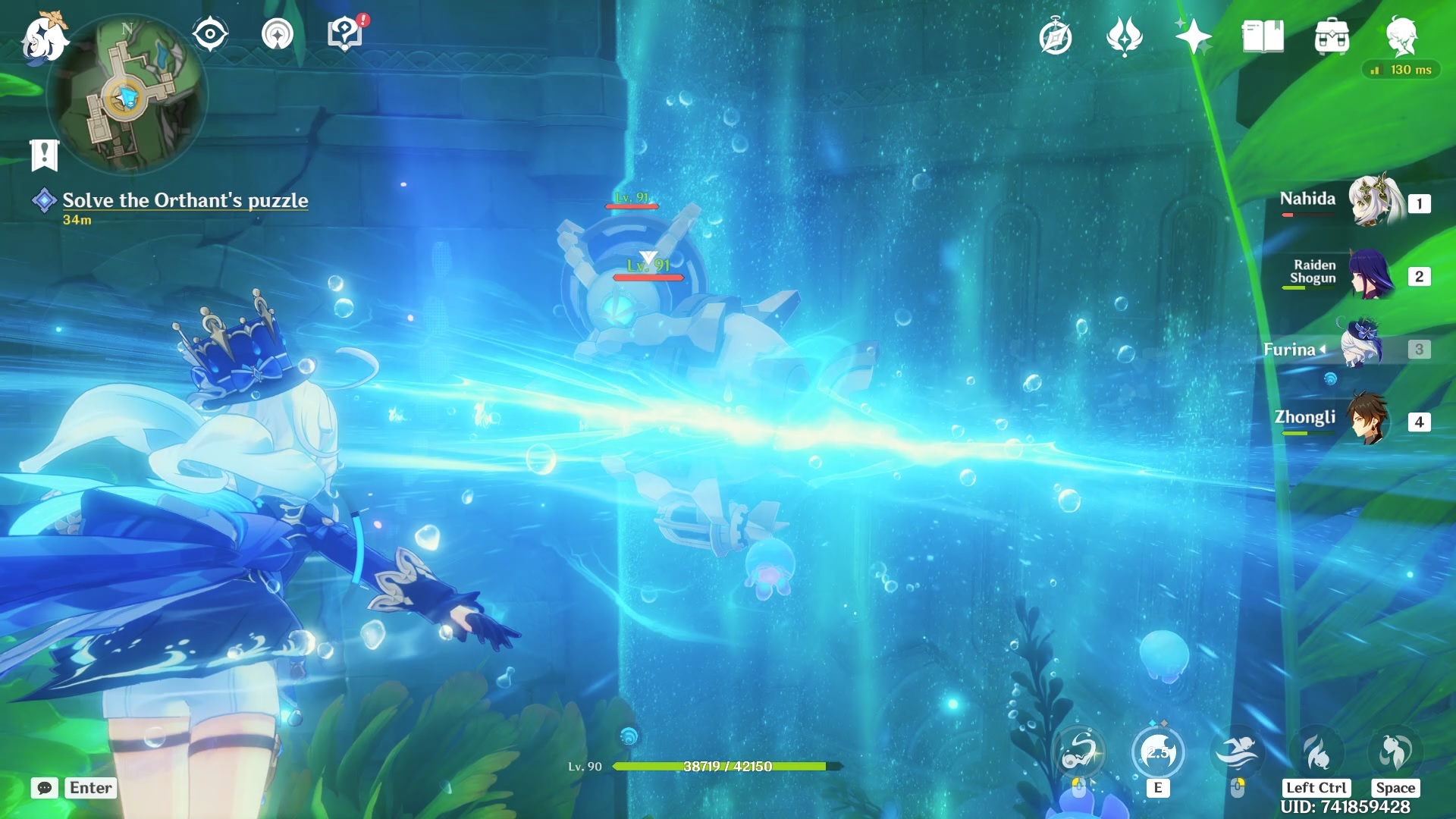Select active character Furina
1456x819 pixels.
coord(1363,349)
